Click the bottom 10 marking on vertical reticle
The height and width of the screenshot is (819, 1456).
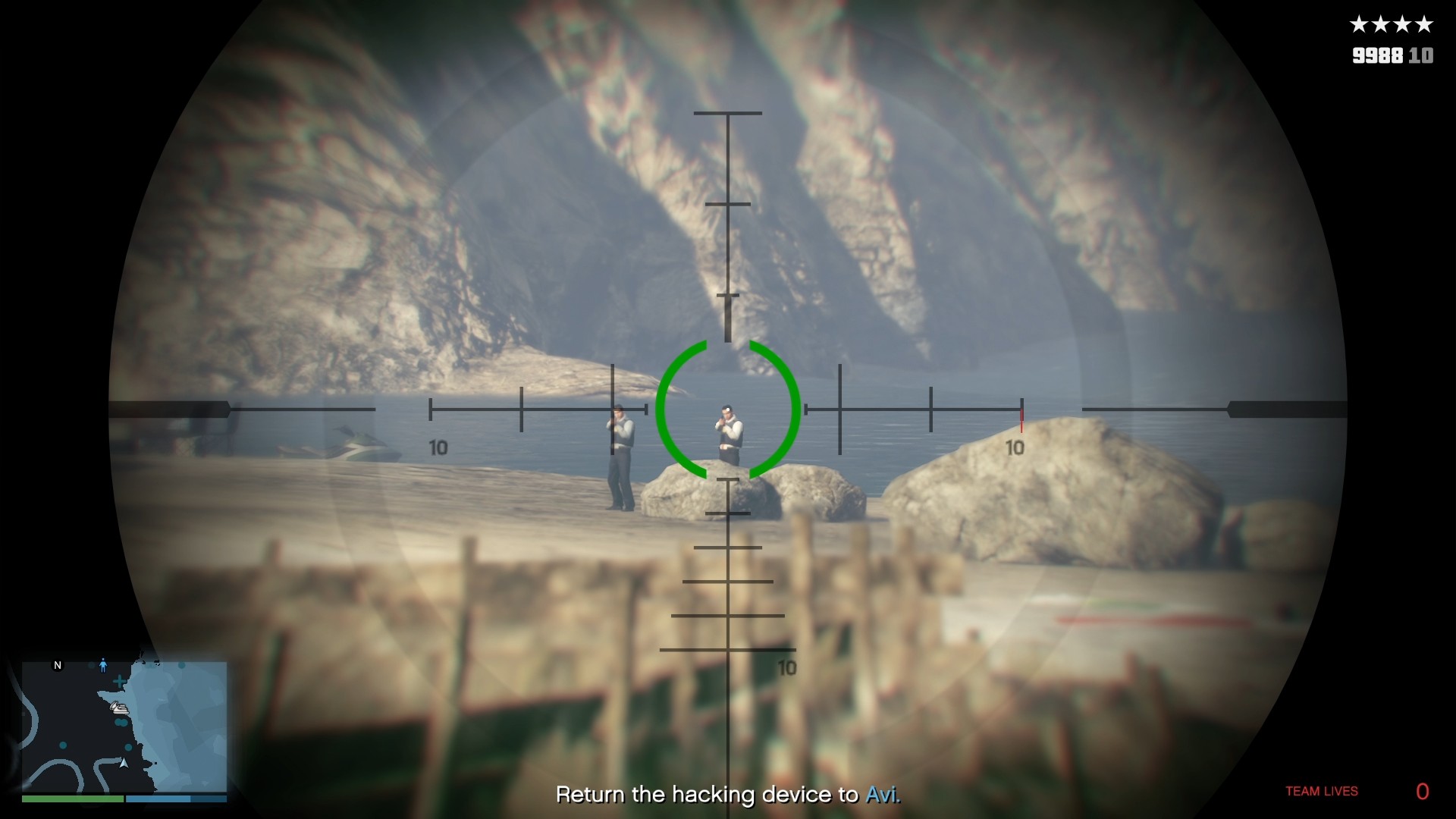(x=787, y=669)
